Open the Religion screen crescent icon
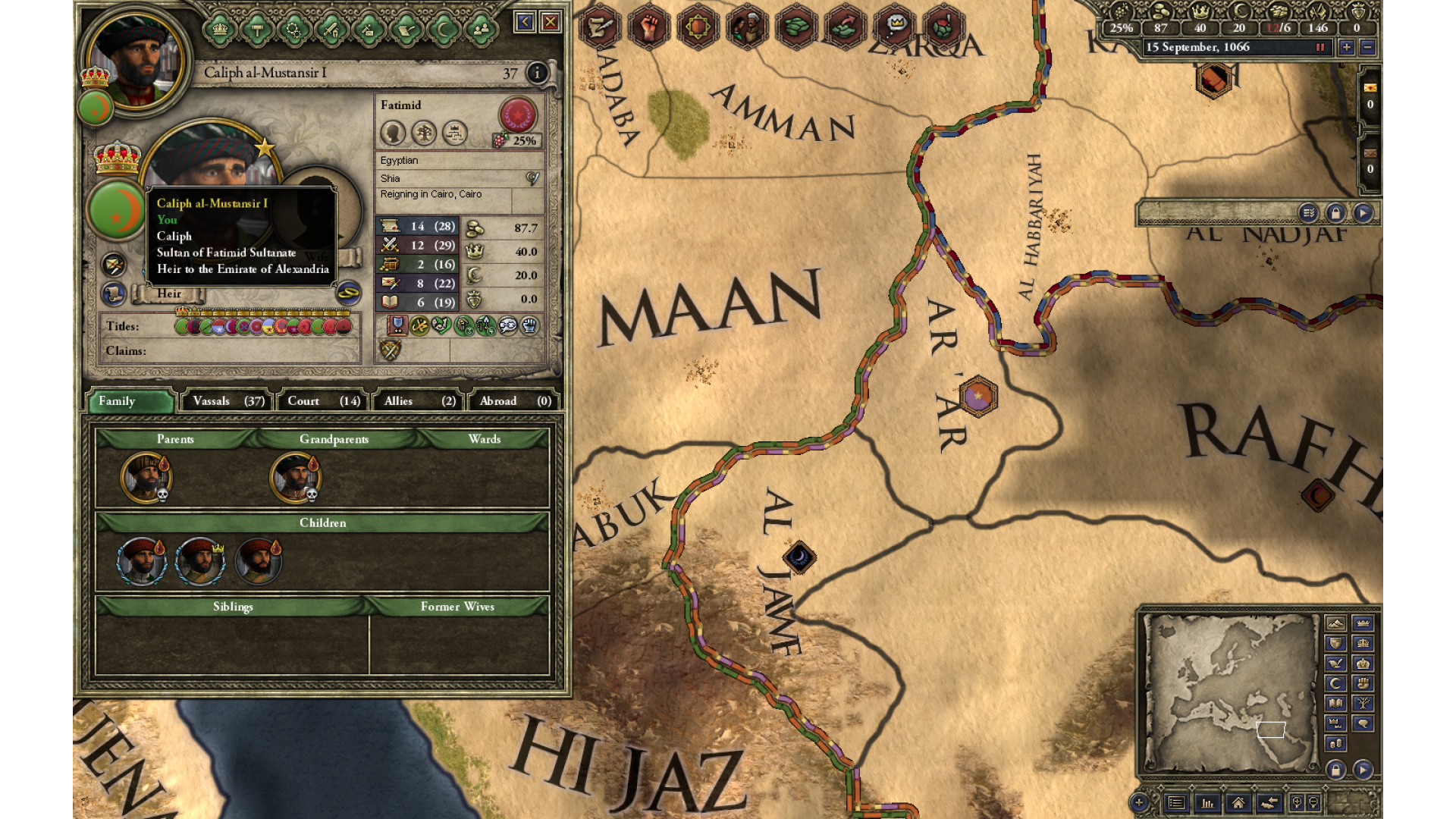 click(444, 30)
